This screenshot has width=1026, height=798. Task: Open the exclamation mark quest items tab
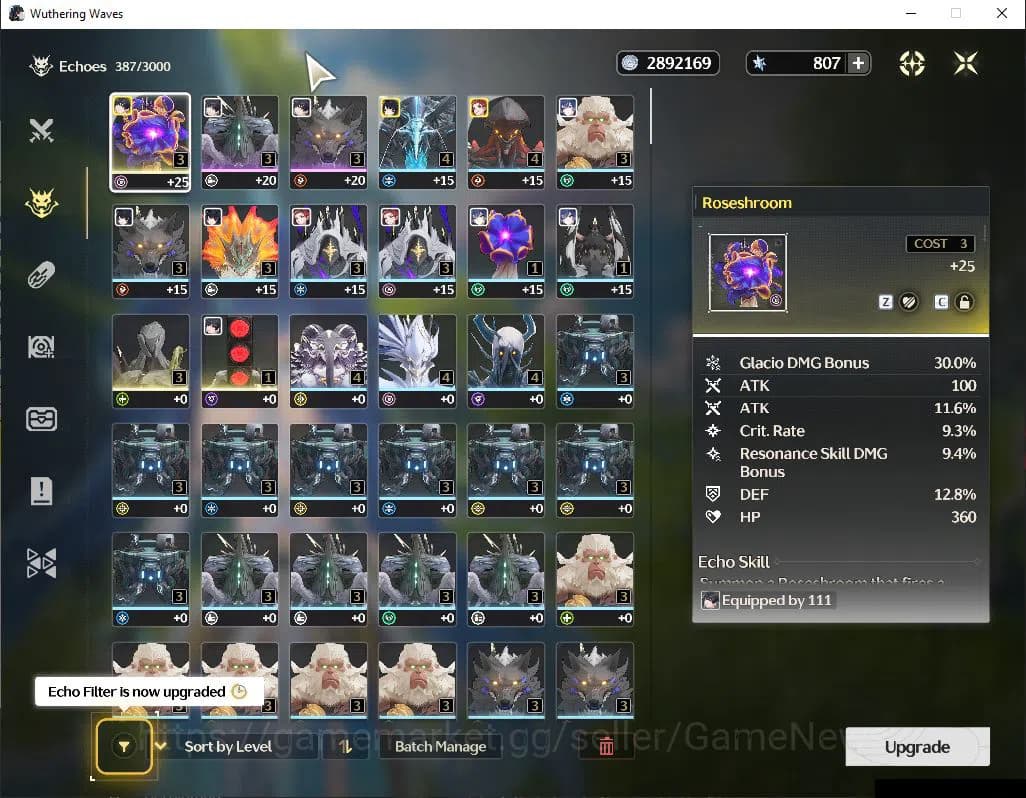41,491
